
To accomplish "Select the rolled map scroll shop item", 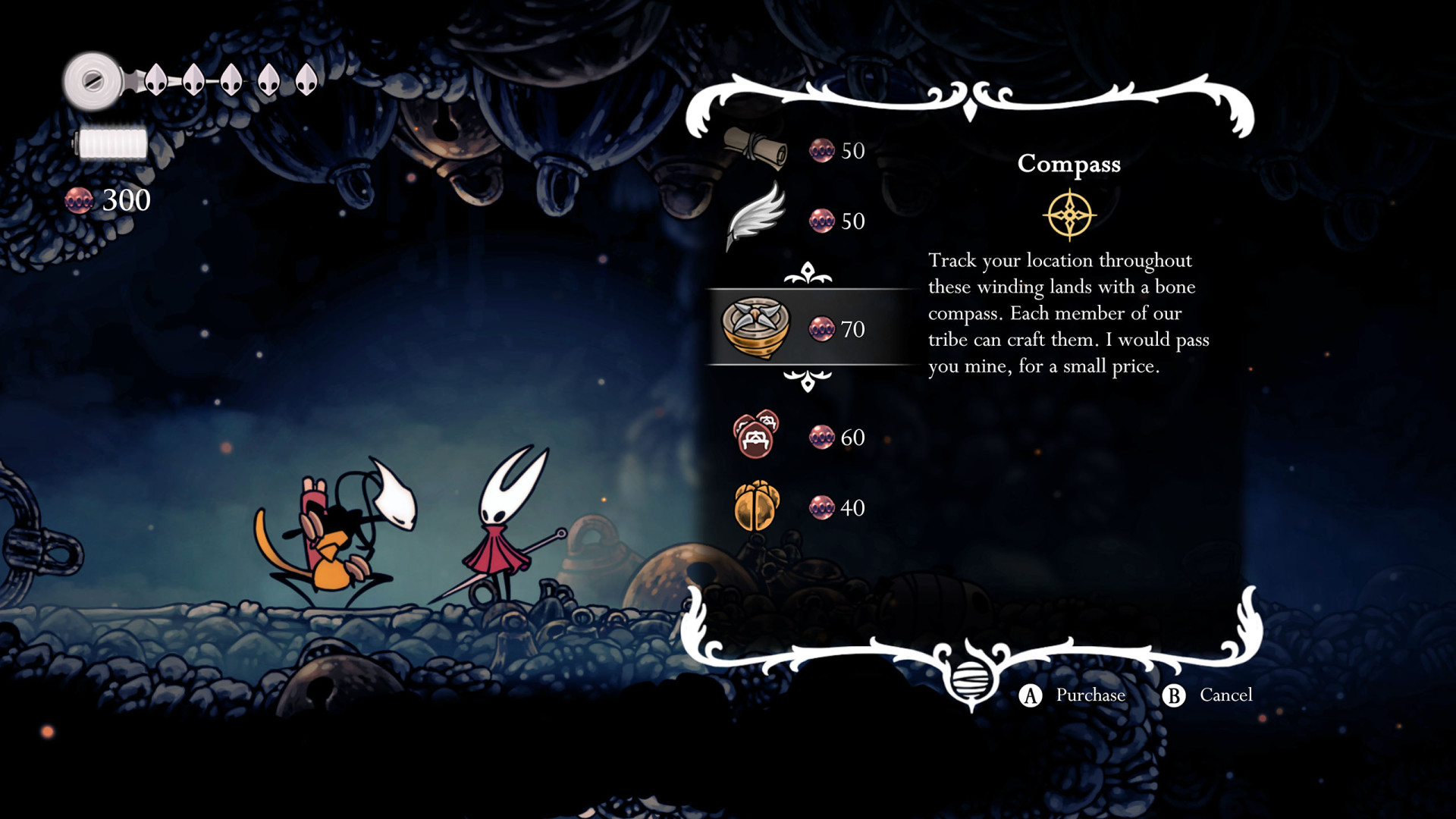I will point(756,148).
